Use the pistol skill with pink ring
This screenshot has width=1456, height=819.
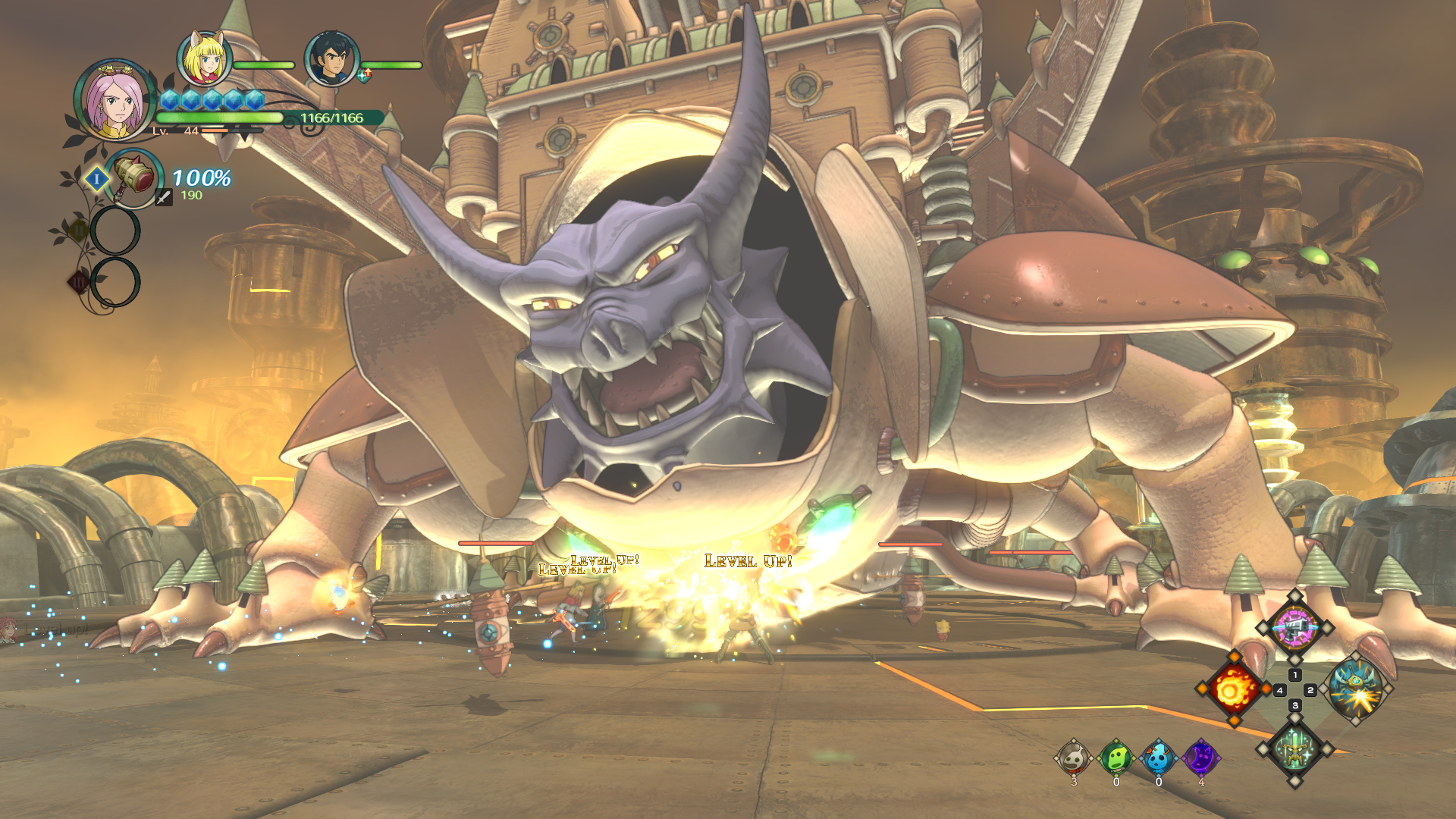[x=1294, y=628]
